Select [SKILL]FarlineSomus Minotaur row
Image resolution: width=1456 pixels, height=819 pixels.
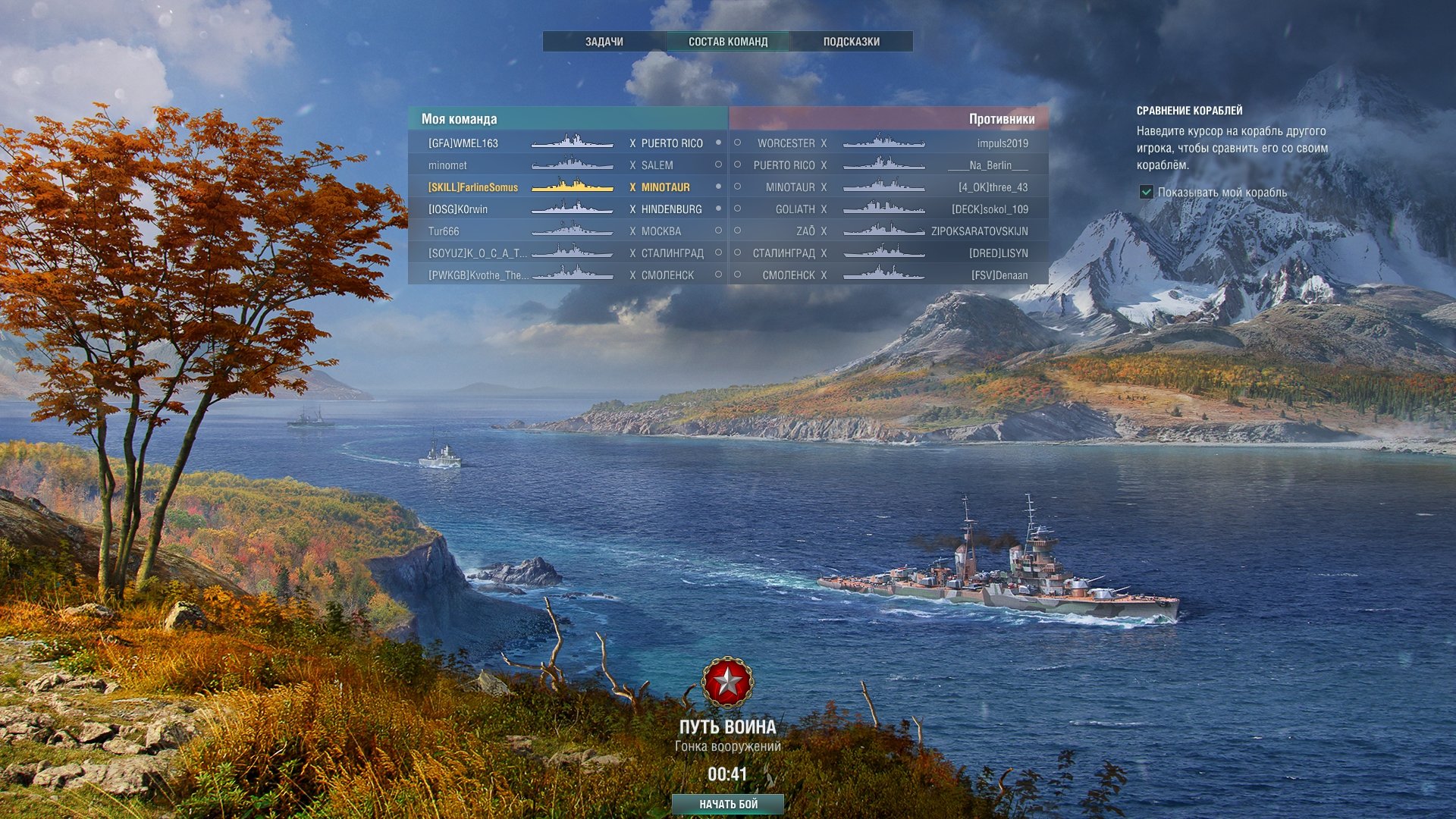tap(567, 187)
